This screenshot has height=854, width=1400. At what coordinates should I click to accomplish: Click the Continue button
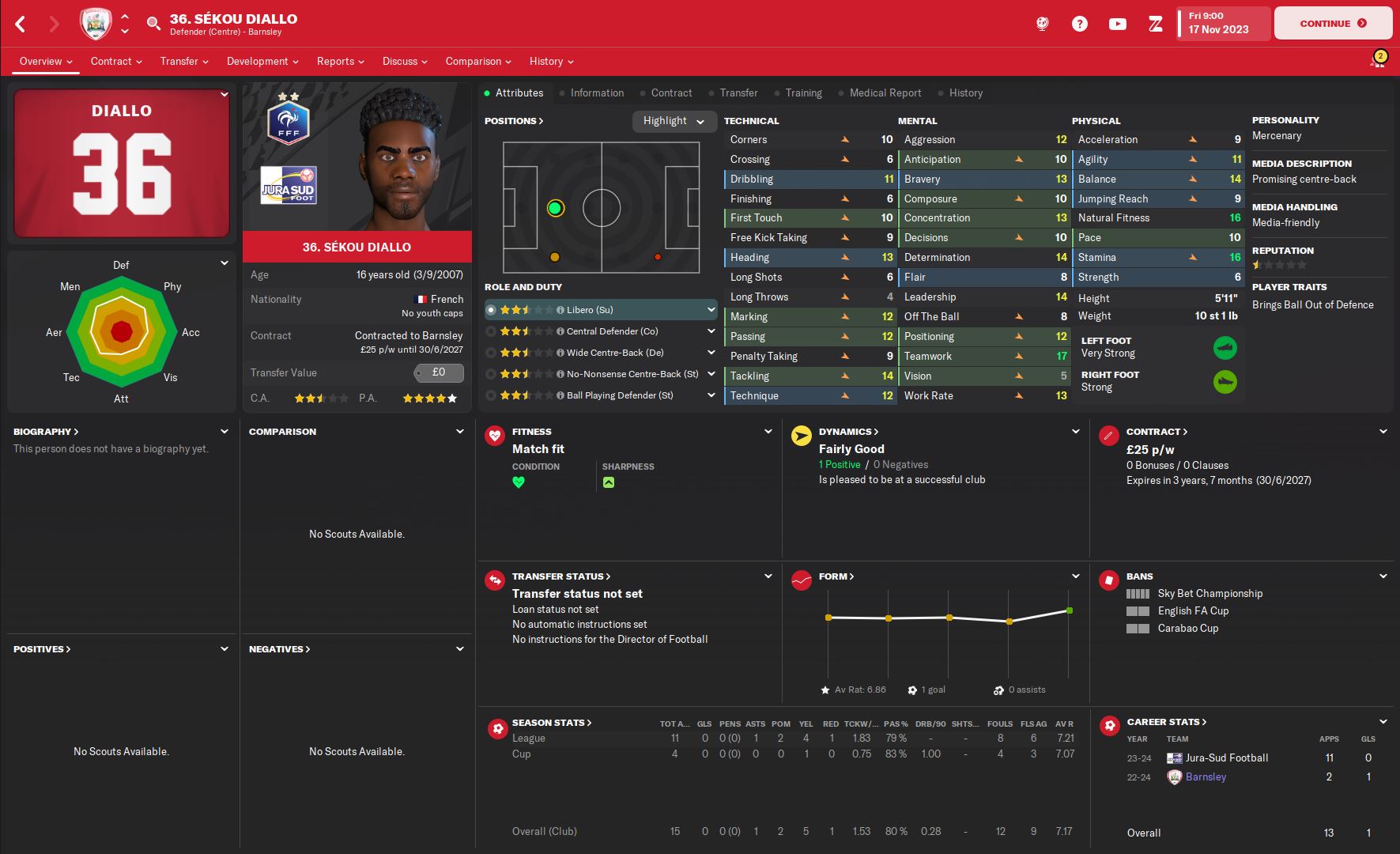click(1333, 24)
